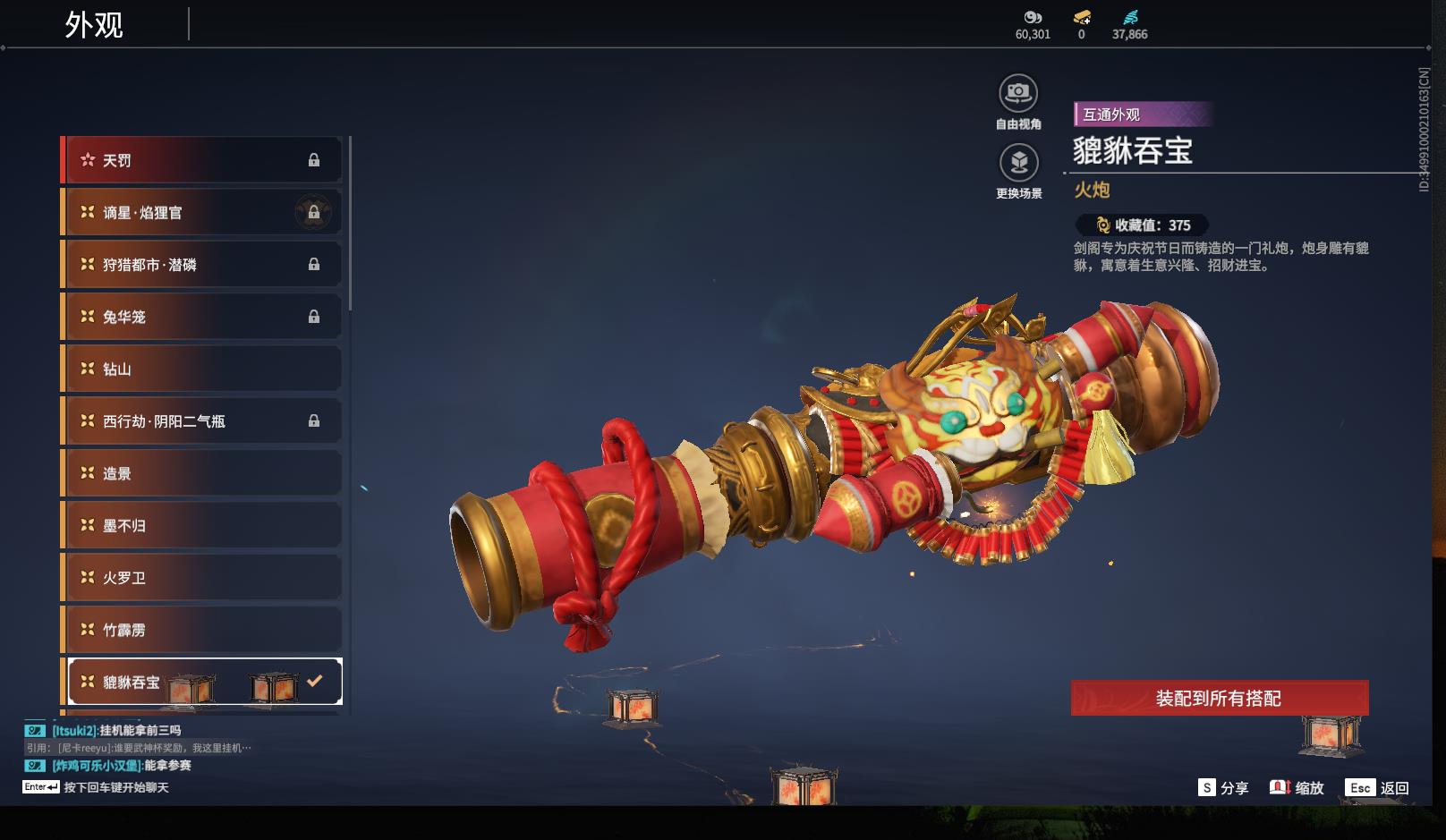Click the skin list scrollbar
The image size is (1446, 840).
[x=350, y=224]
